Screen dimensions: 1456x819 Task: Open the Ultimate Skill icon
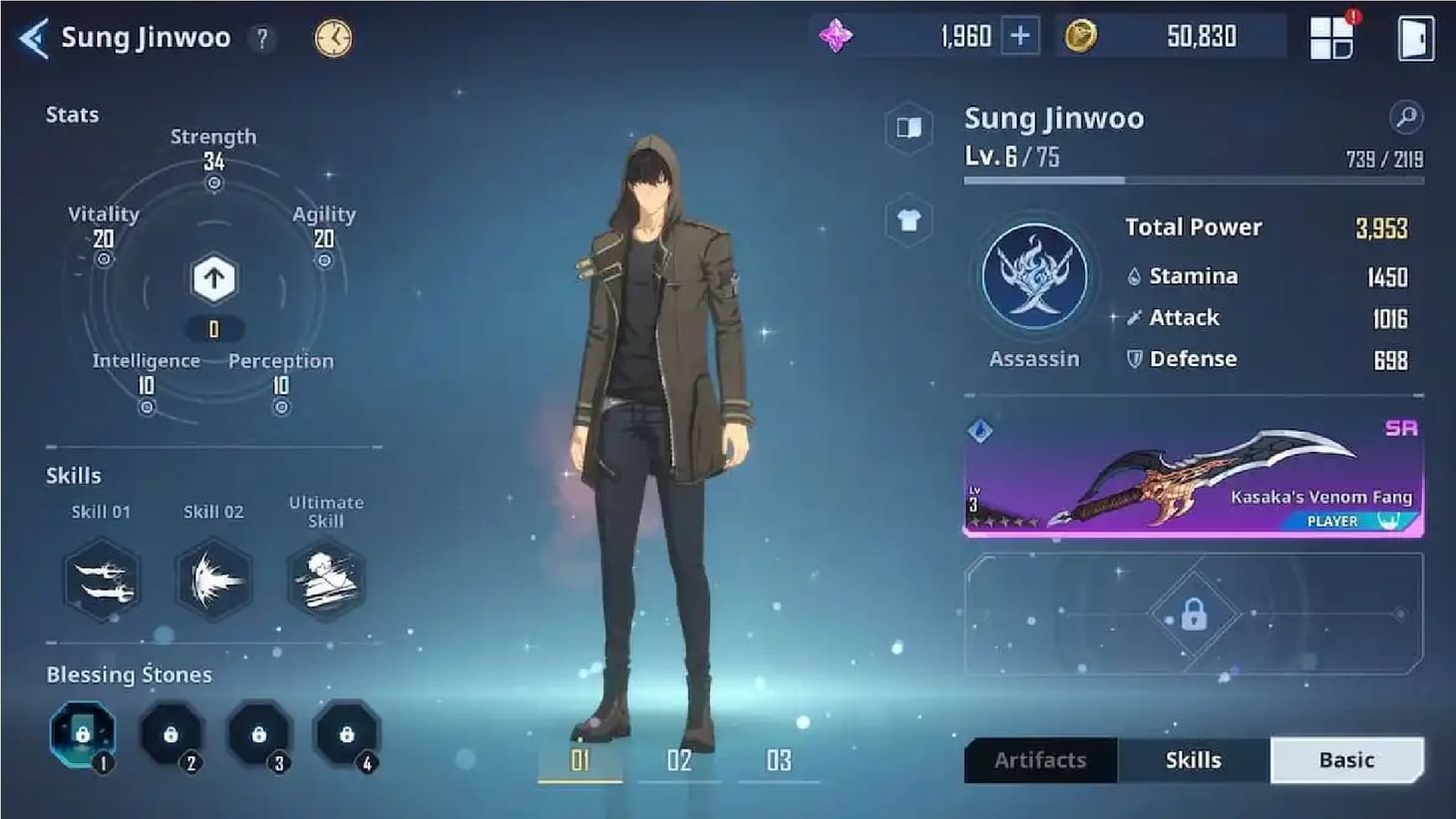click(325, 579)
